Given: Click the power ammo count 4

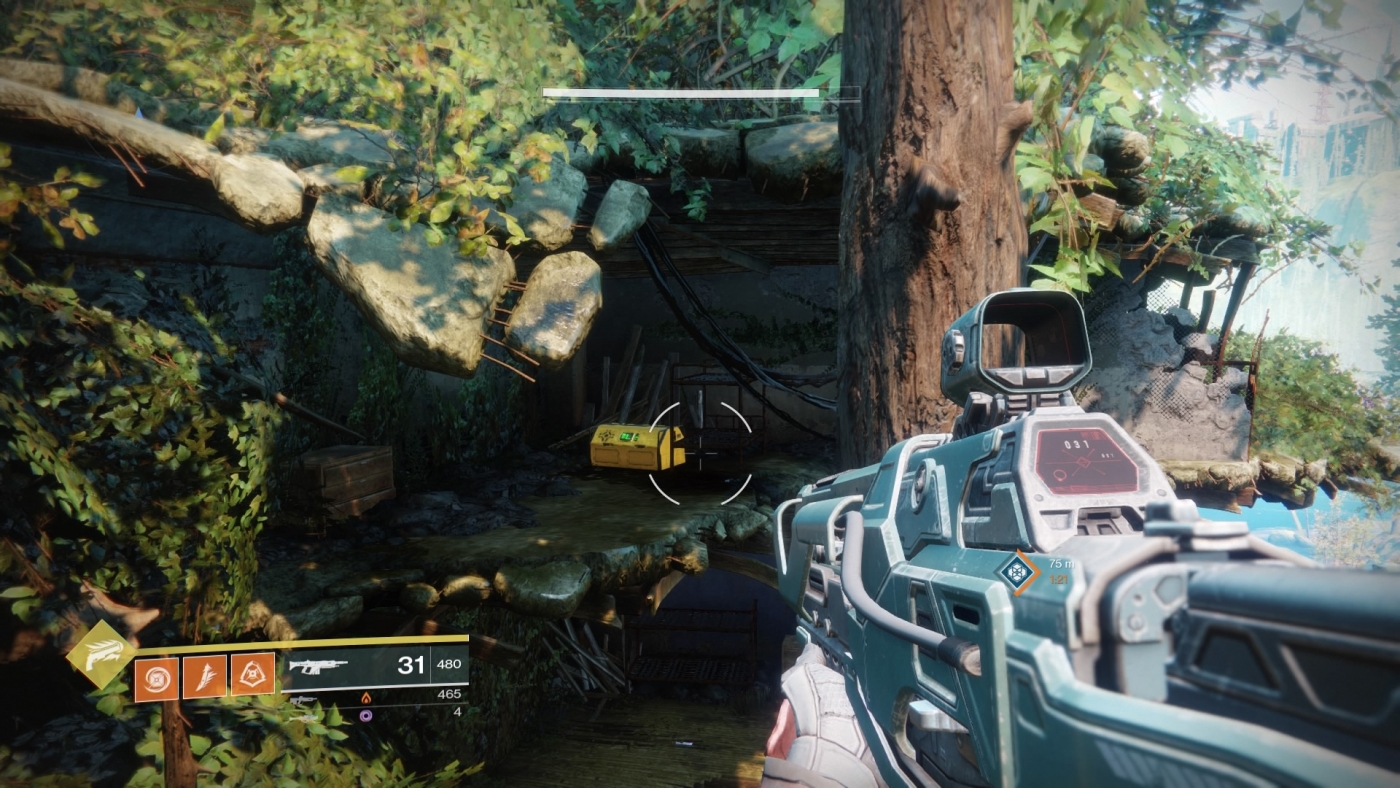Looking at the screenshot, I should (x=457, y=712).
